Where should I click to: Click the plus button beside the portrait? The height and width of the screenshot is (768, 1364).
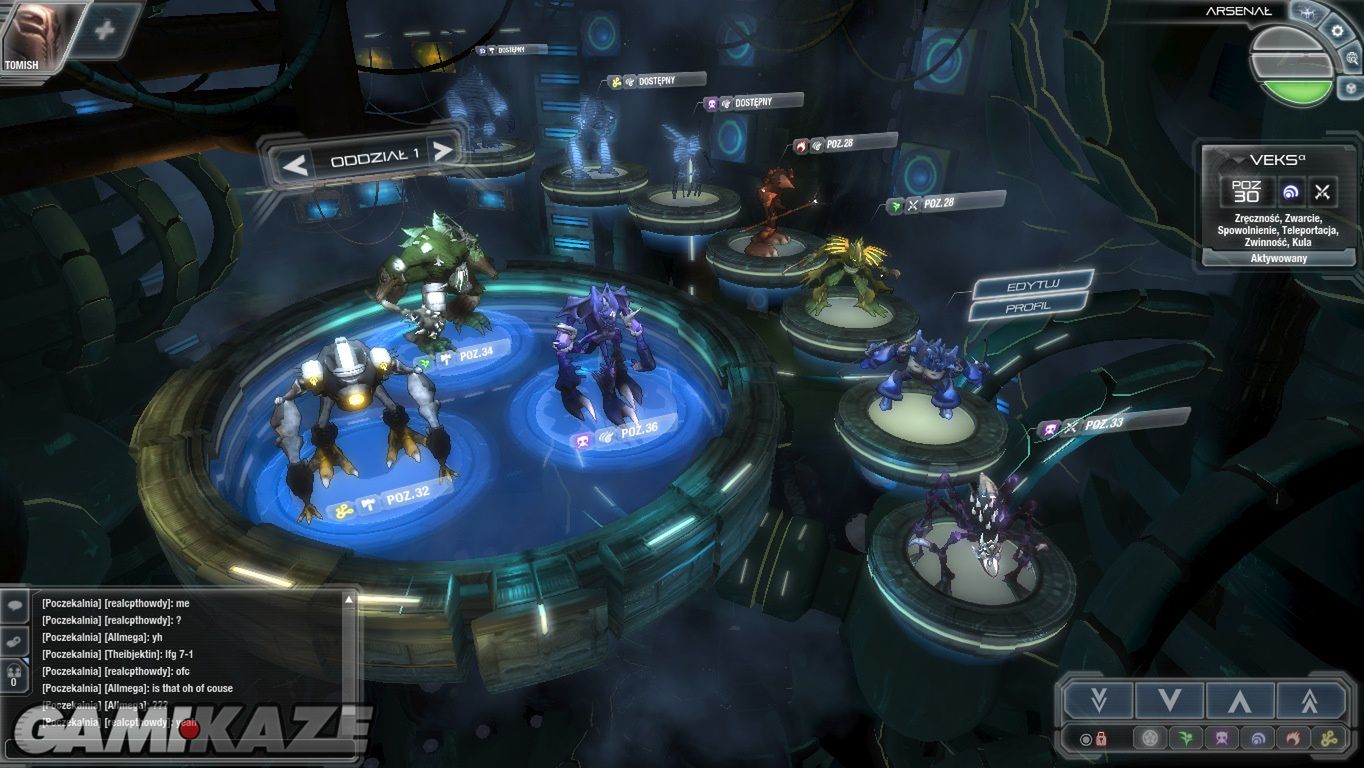[104, 29]
